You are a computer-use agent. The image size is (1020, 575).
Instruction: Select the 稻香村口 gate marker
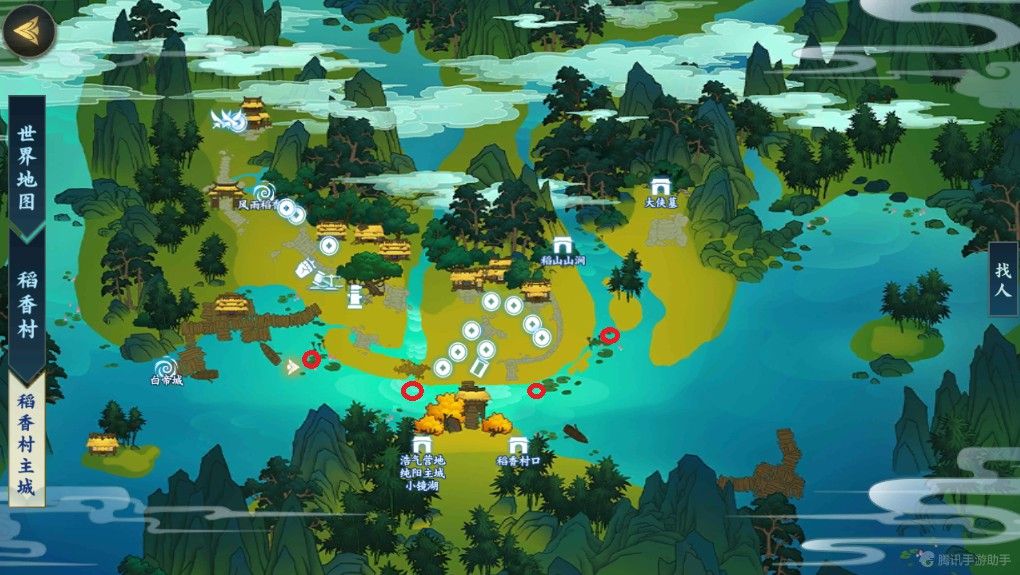(517, 446)
